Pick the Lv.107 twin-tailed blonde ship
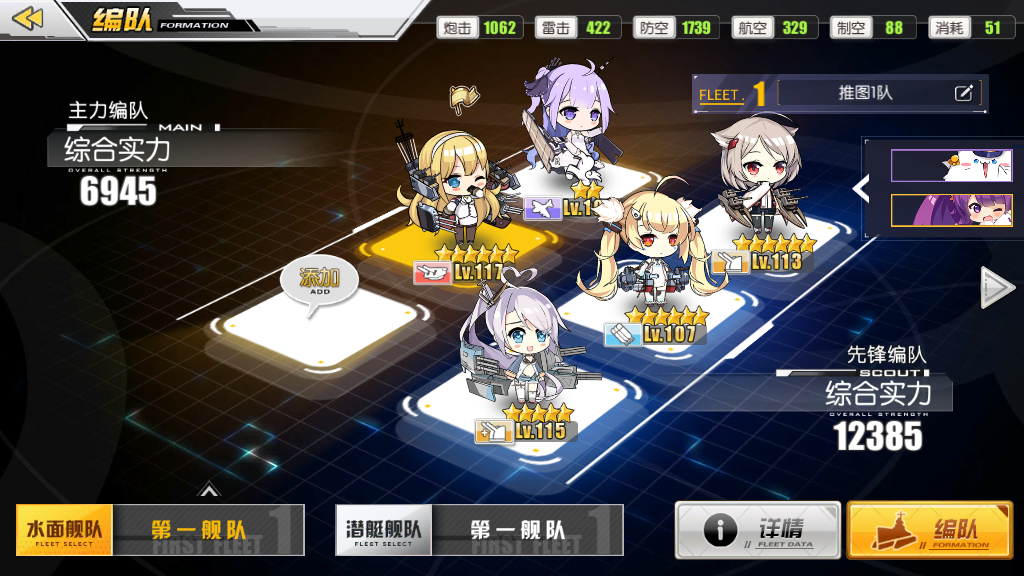 click(x=653, y=260)
